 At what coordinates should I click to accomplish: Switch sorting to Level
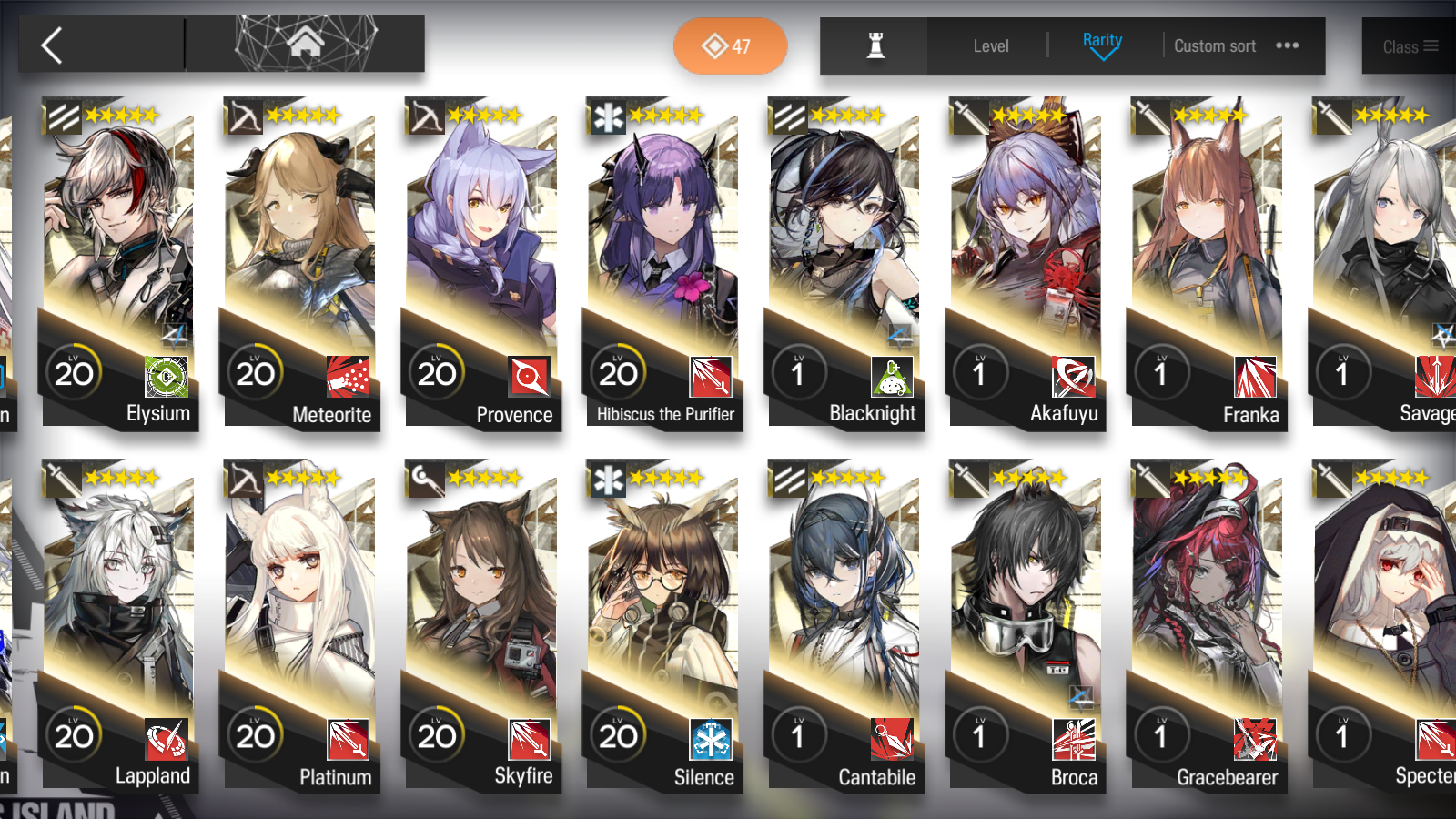[992, 45]
